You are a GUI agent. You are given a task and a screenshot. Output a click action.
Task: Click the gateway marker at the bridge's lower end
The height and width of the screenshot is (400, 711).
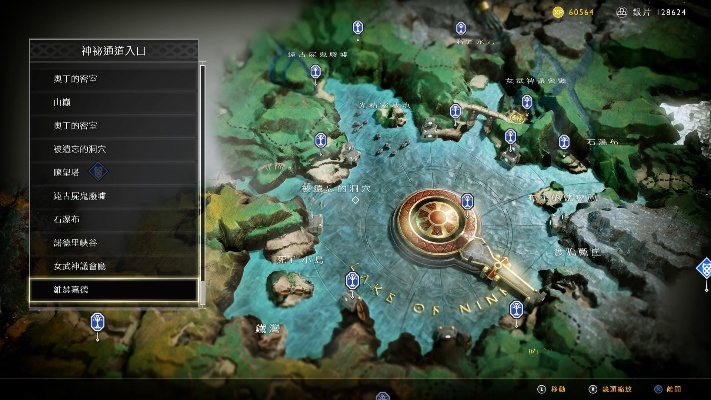point(516,309)
